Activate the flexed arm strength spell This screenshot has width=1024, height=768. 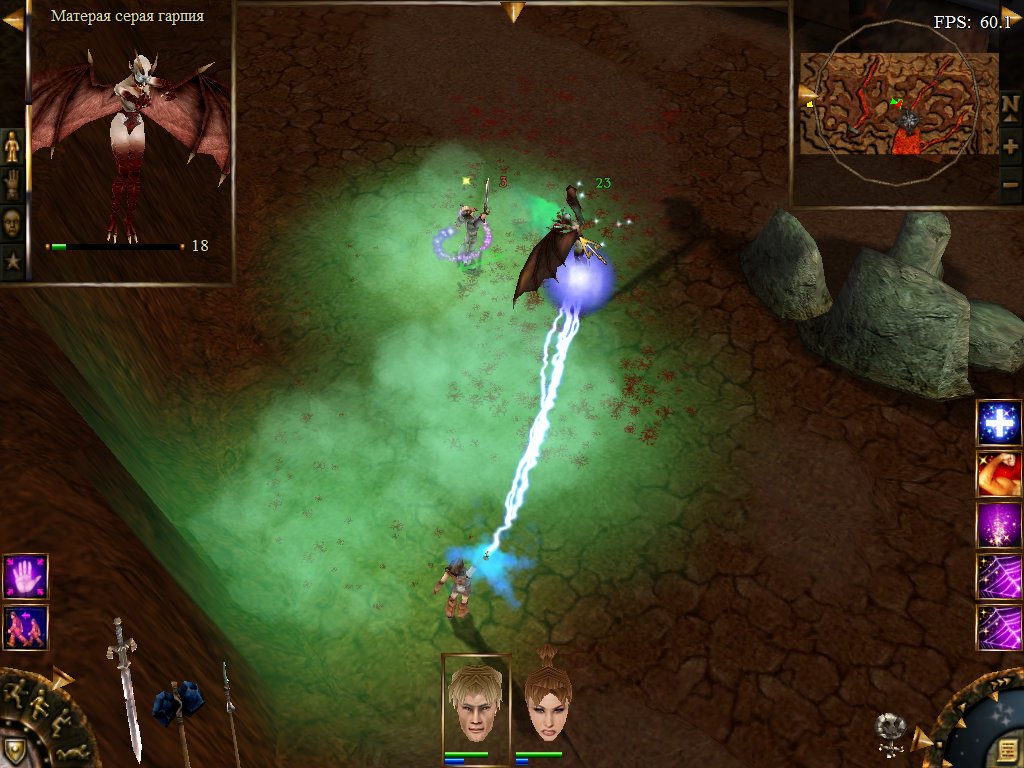tap(999, 474)
